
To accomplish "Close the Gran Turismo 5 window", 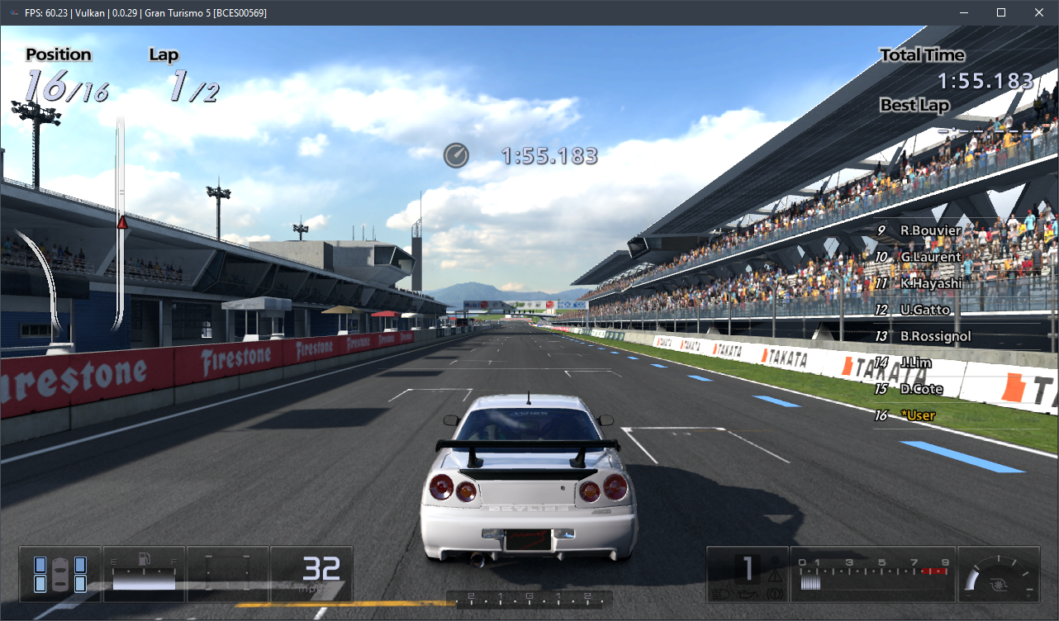I will [1037, 12].
